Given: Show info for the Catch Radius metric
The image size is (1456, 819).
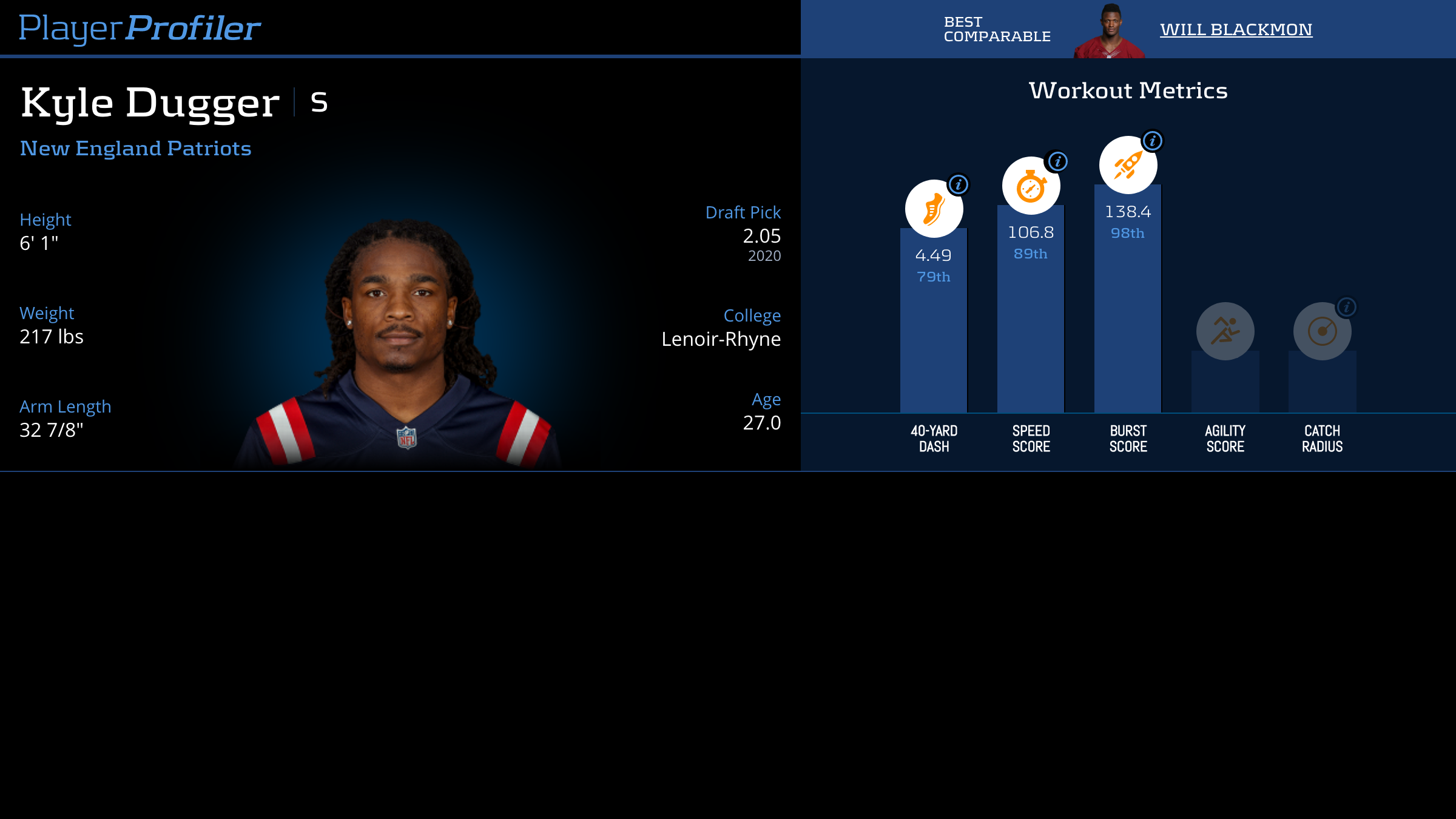Looking at the screenshot, I should click(x=1347, y=307).
